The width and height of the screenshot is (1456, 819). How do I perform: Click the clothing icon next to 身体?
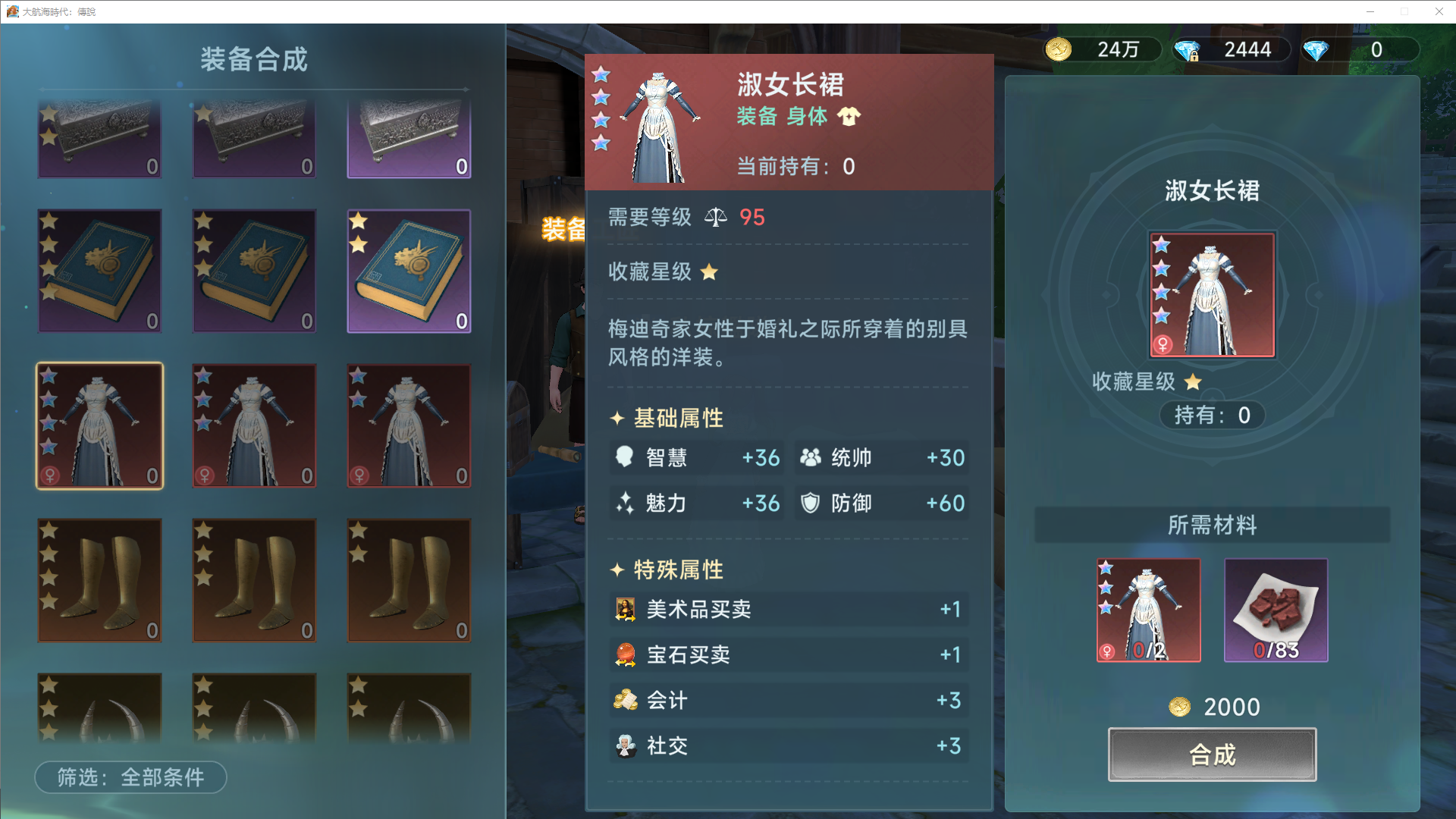[x=851, y=117]
